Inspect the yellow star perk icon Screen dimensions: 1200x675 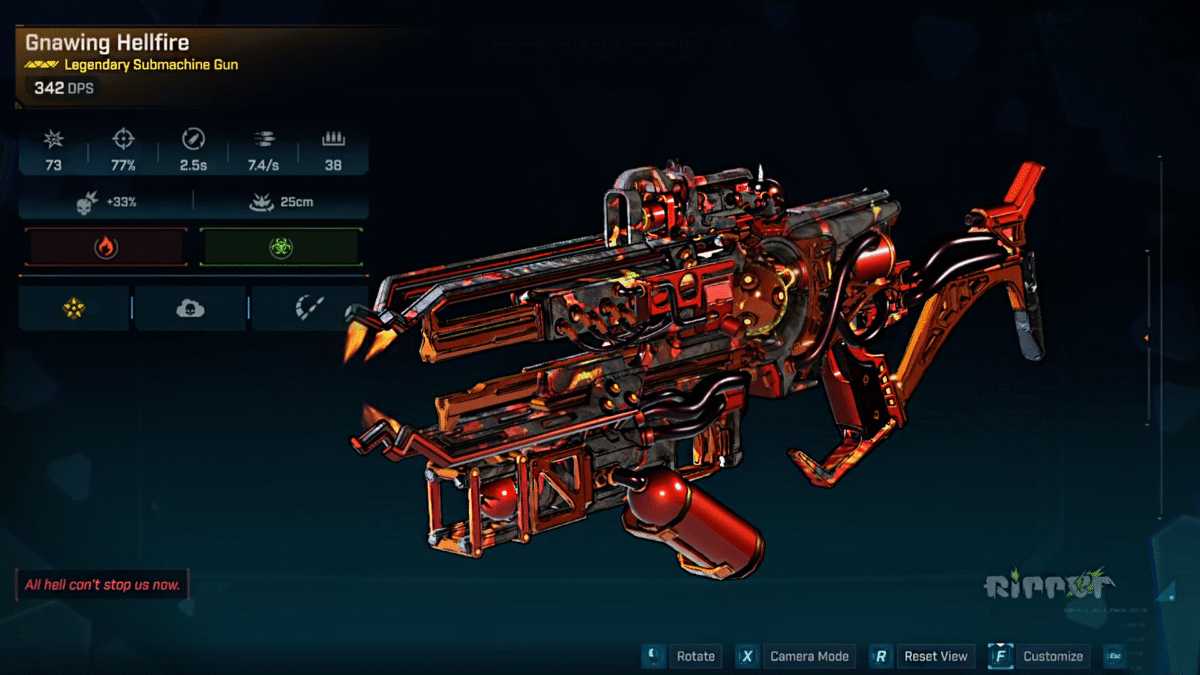(74, 308)
